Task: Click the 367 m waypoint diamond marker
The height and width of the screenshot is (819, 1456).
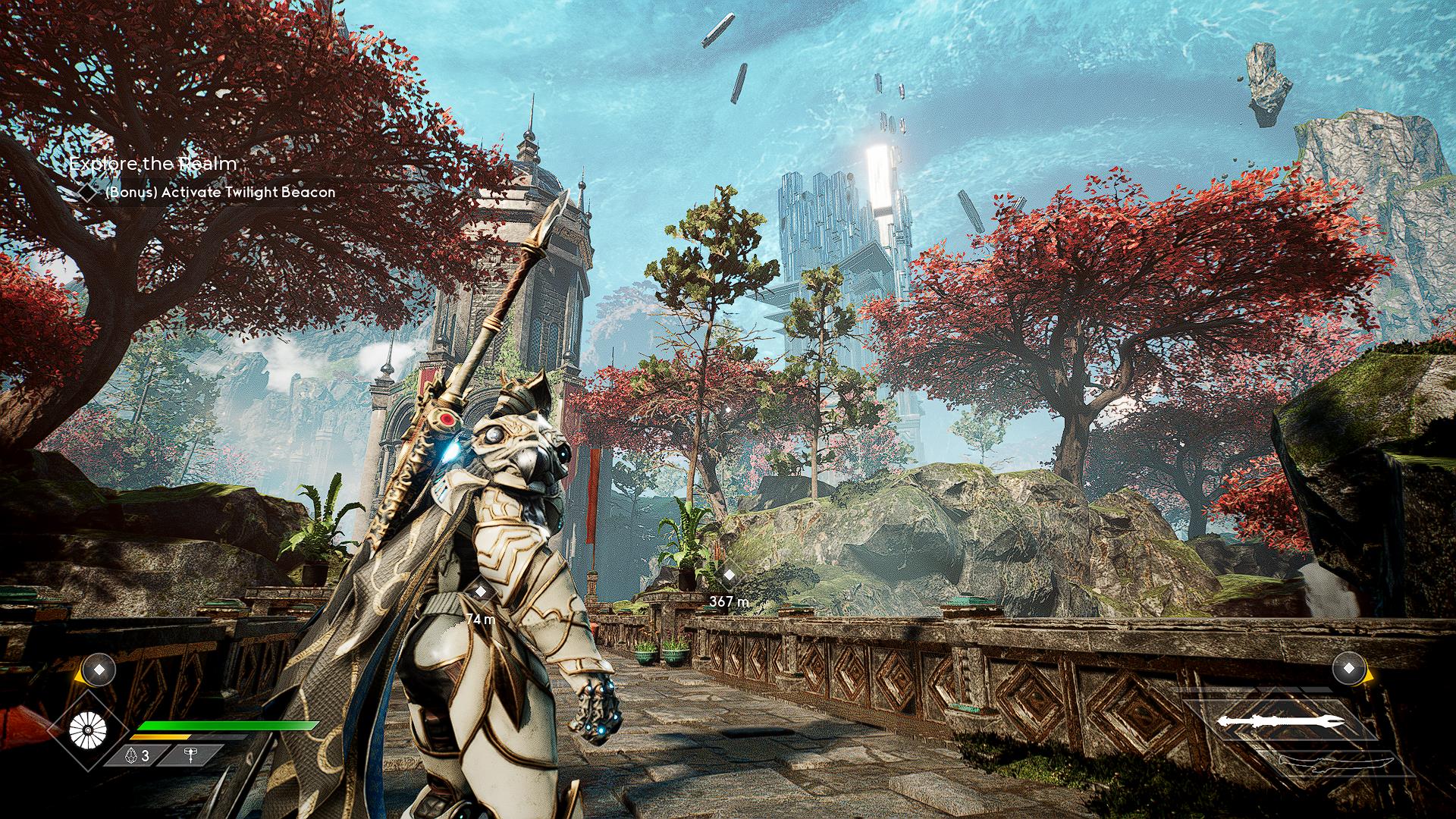Action: 729,576
